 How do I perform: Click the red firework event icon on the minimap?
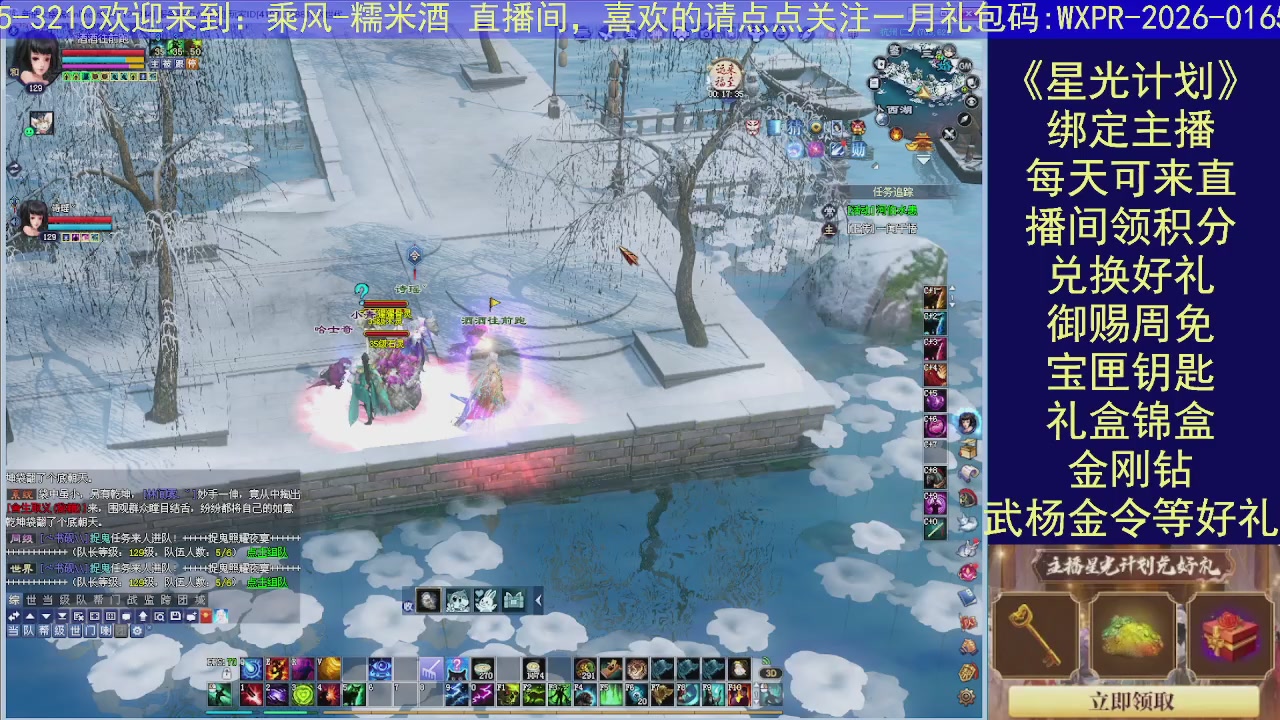(x=896, y=136)
